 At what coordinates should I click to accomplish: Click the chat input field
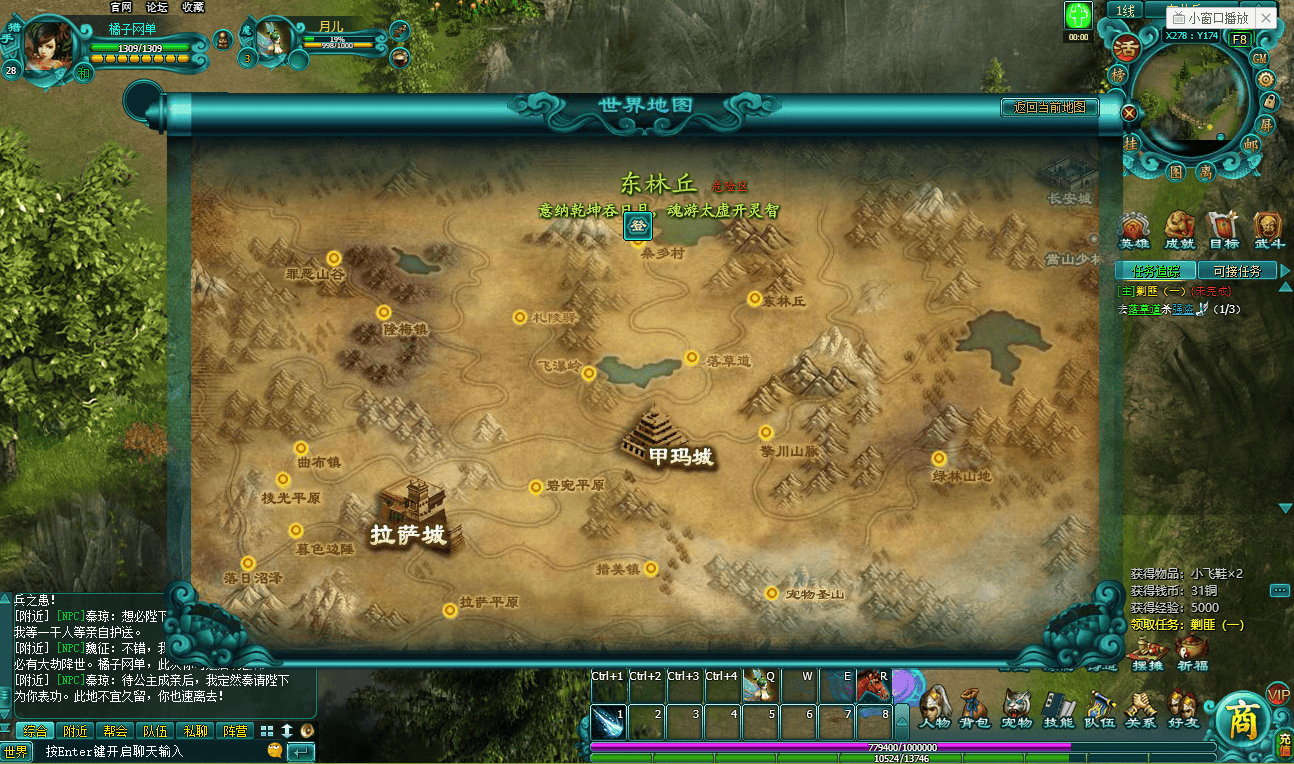[150, 751]
